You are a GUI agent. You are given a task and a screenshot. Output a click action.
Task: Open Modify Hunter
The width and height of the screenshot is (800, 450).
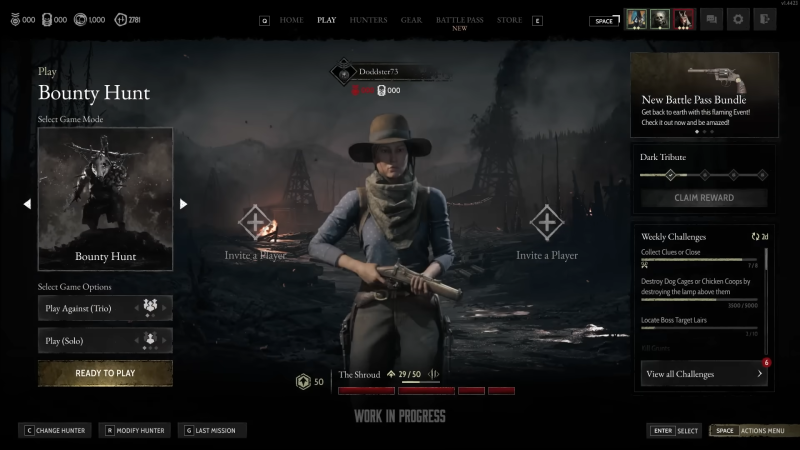point(135,430)
